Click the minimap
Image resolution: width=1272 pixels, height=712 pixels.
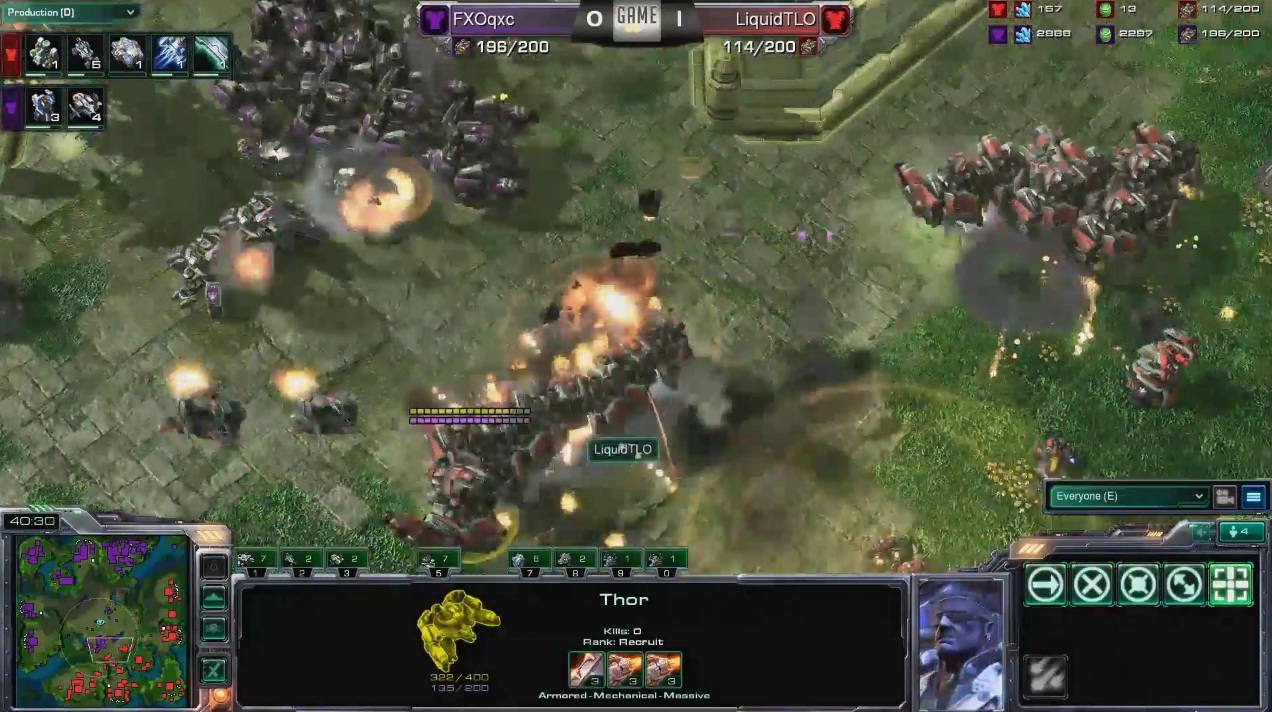102,619
